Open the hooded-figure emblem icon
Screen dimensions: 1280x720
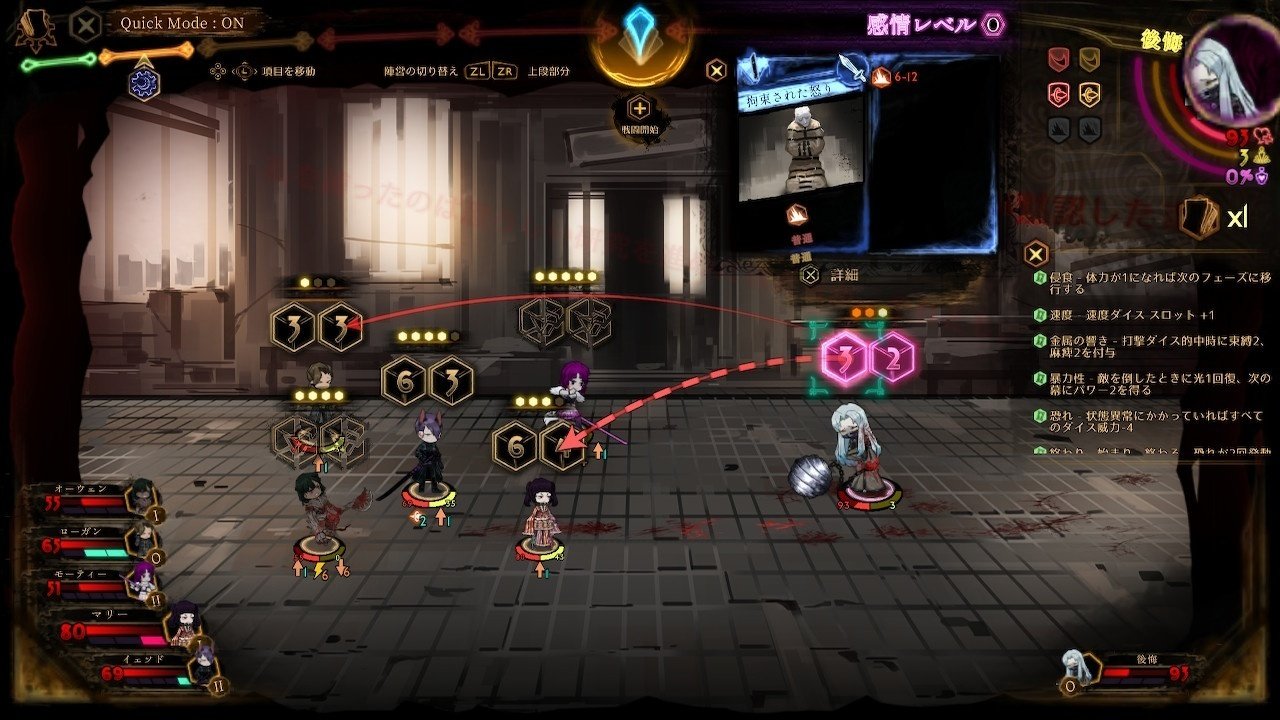(32, 28)
